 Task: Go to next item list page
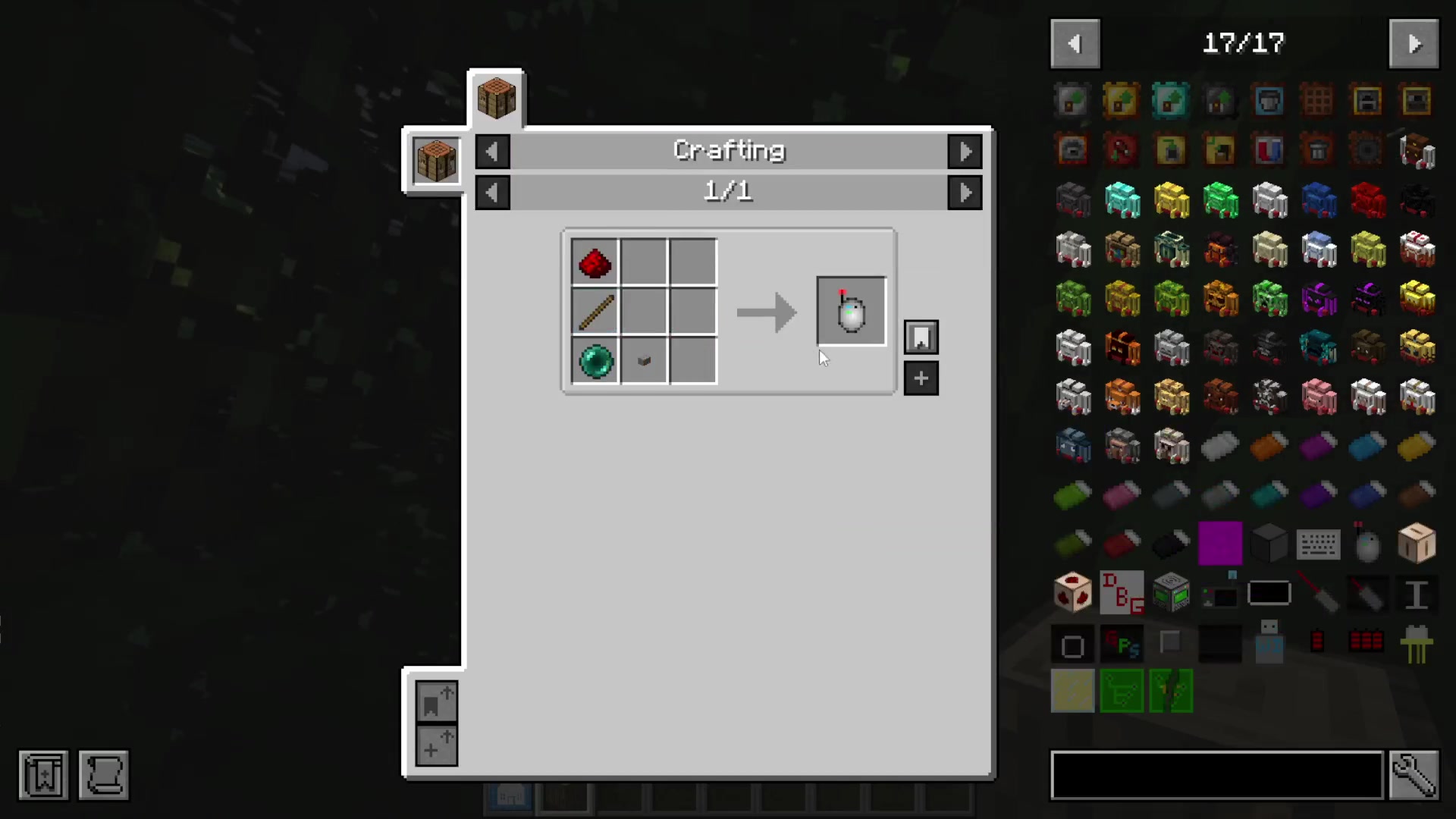pos(1414,44)
